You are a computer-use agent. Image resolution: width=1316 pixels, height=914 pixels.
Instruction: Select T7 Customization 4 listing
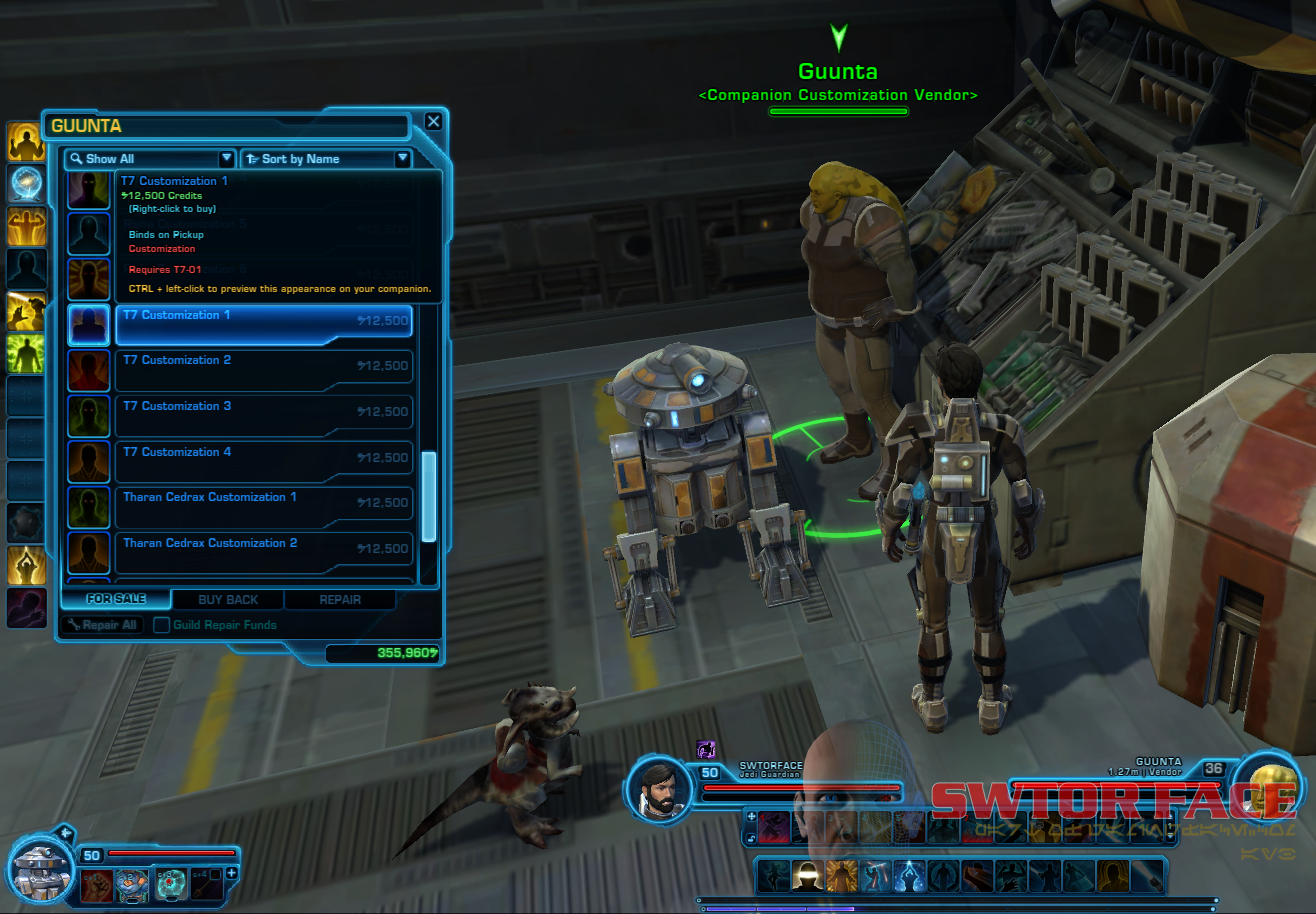pyautogui.click(x=264, y=459)
